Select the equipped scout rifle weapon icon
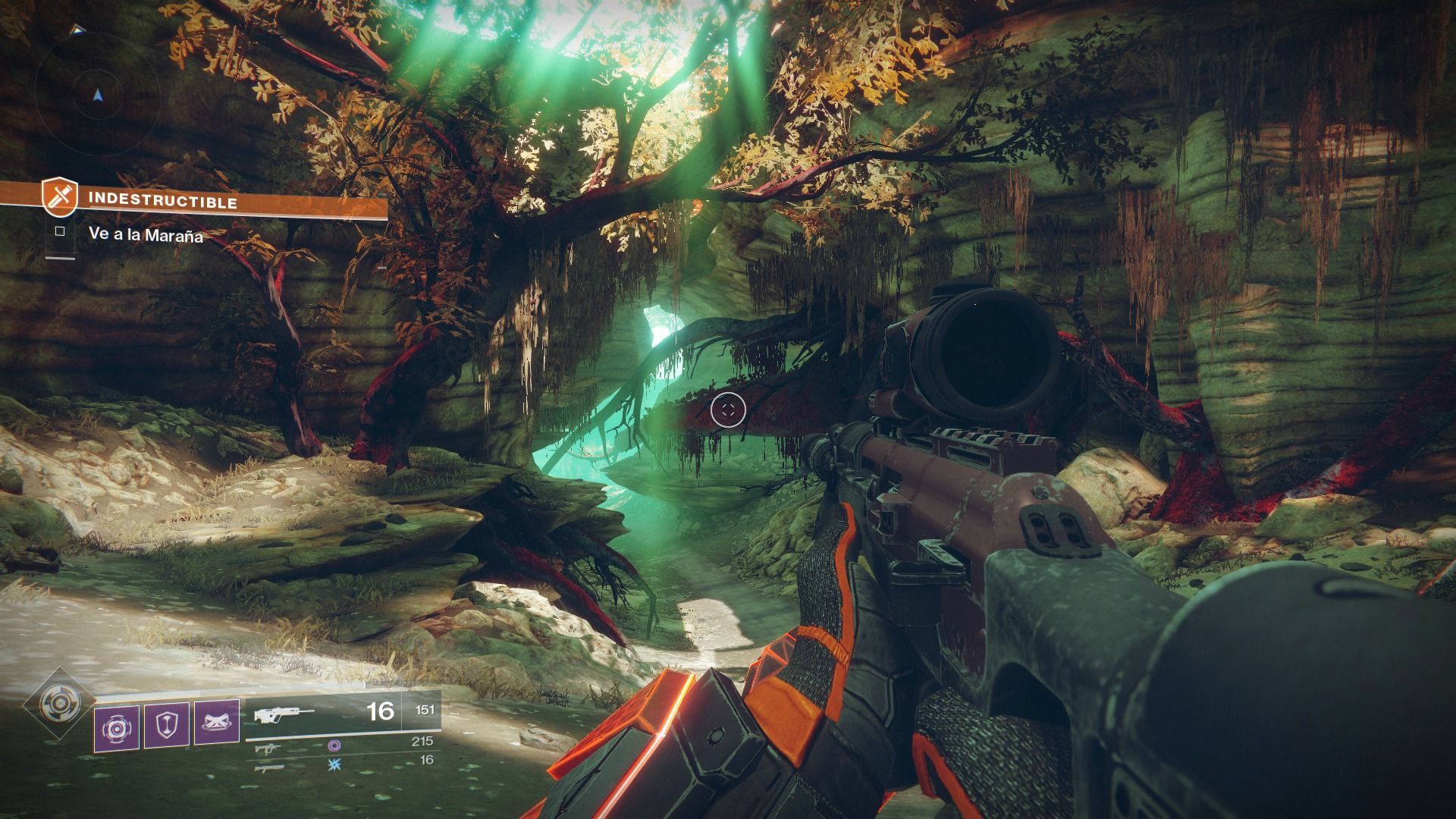 [x=284, y=714]
